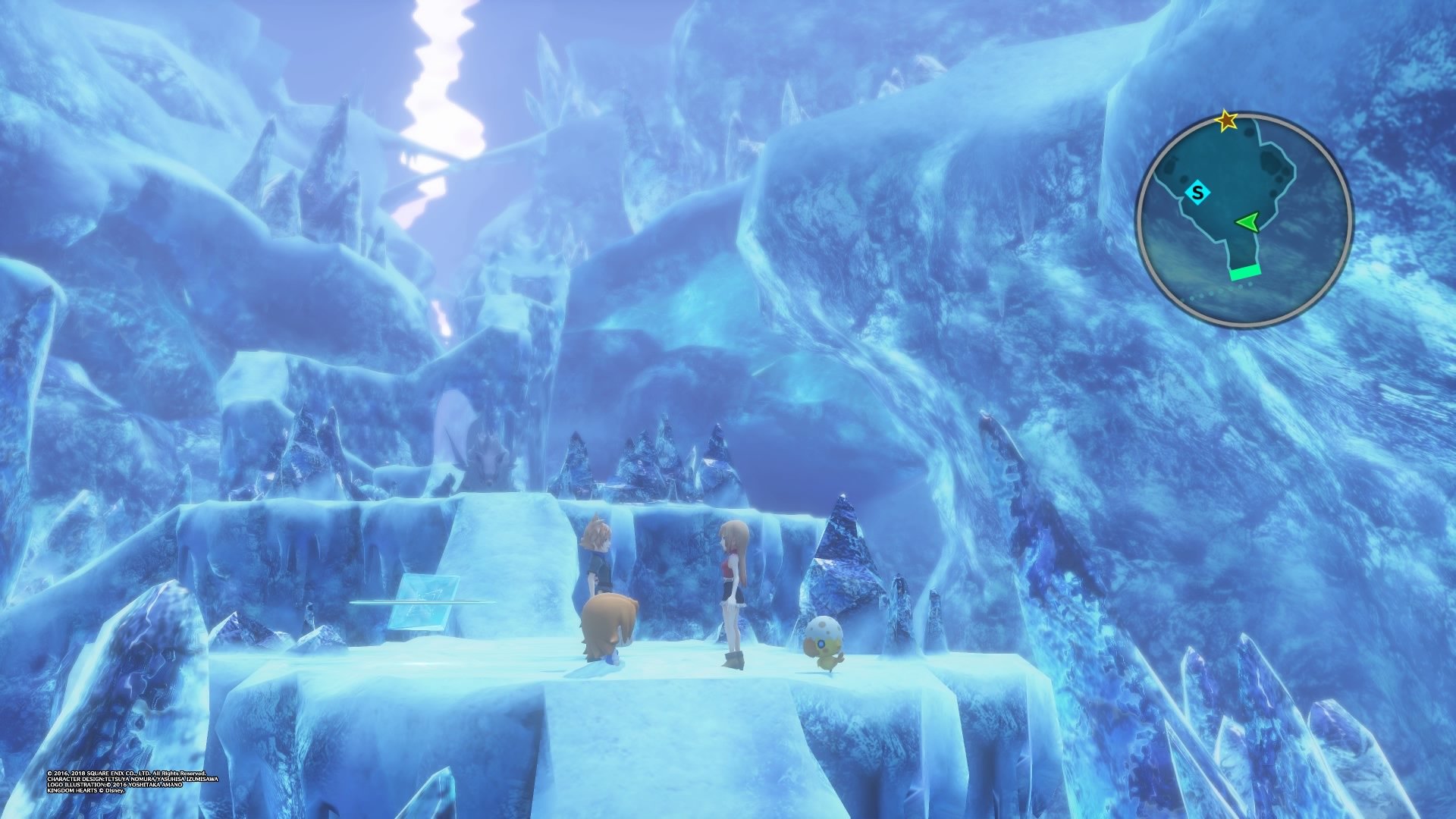Click the blue 'S' save point icon on the minimap
Screen dimensions: 1456x819
click(x=1197, y=192)
